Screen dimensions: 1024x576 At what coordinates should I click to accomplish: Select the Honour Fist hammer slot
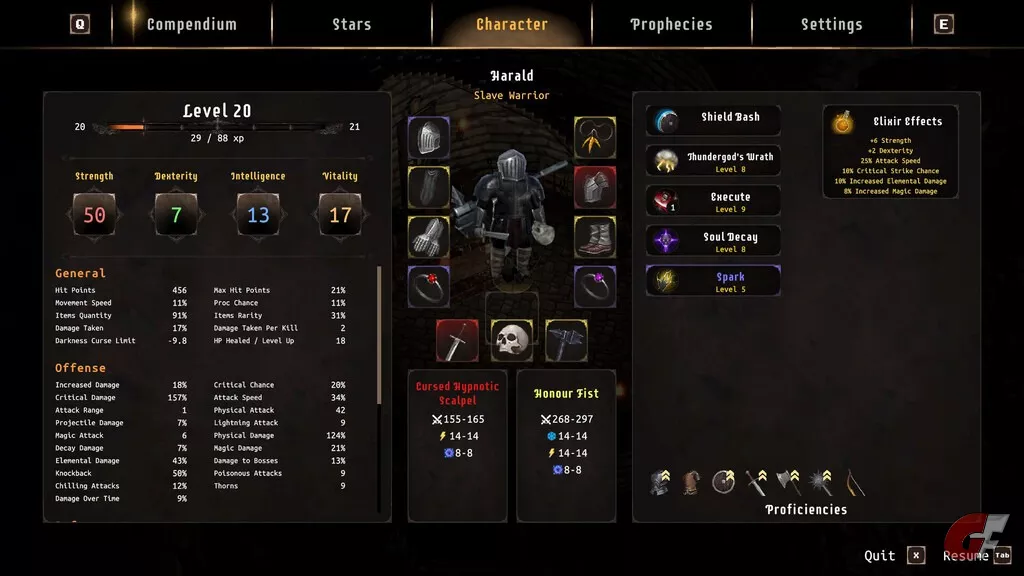click(x=566, y=340)
